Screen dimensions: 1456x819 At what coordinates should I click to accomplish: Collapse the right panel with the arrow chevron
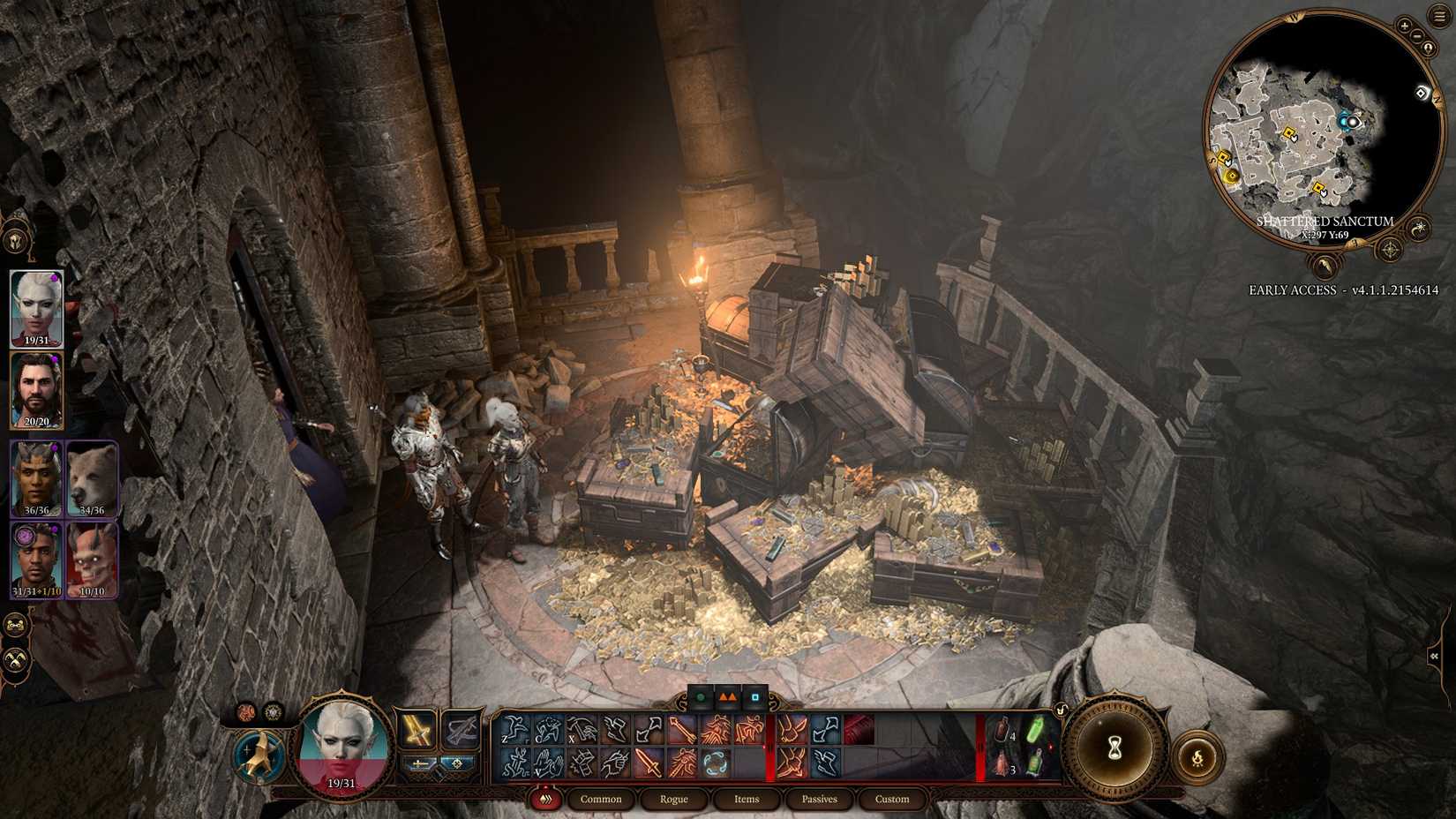(1435, 655)
